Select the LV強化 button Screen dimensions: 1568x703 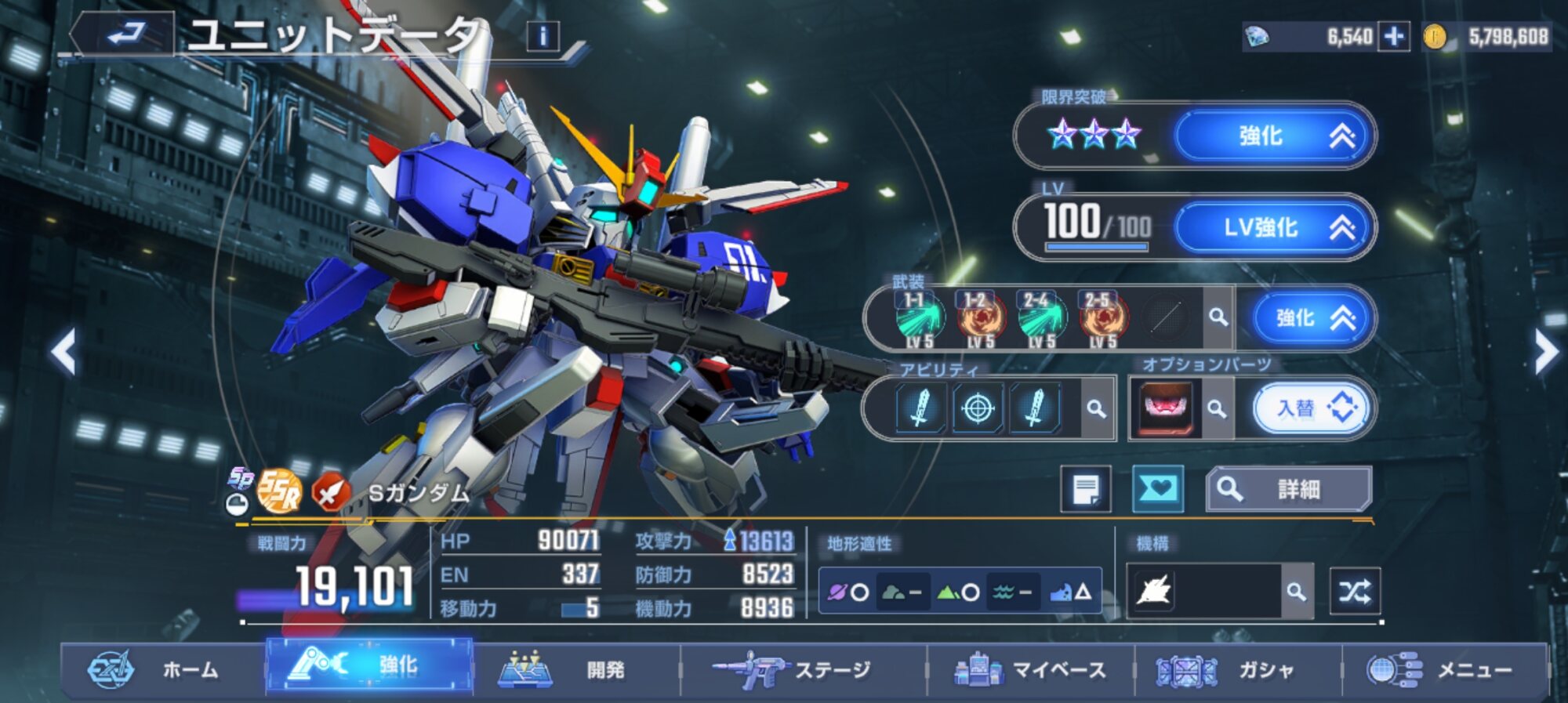1273,228
